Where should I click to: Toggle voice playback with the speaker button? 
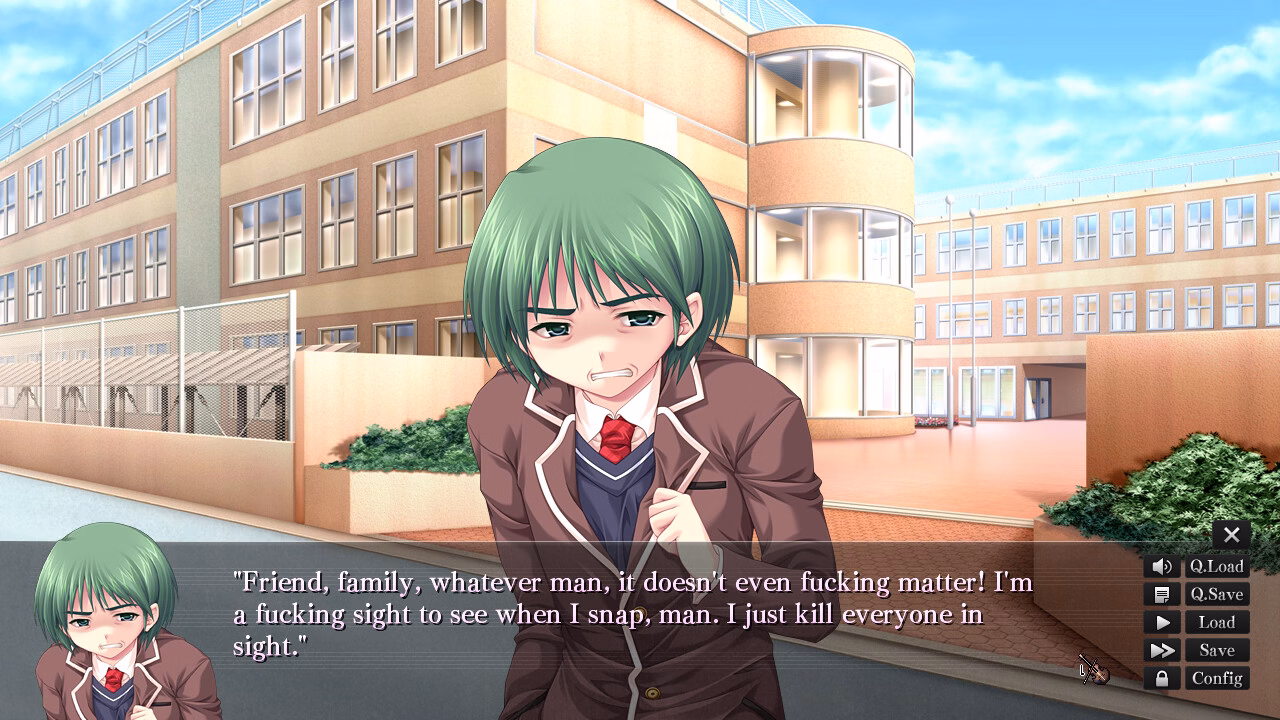point(1163,566)
